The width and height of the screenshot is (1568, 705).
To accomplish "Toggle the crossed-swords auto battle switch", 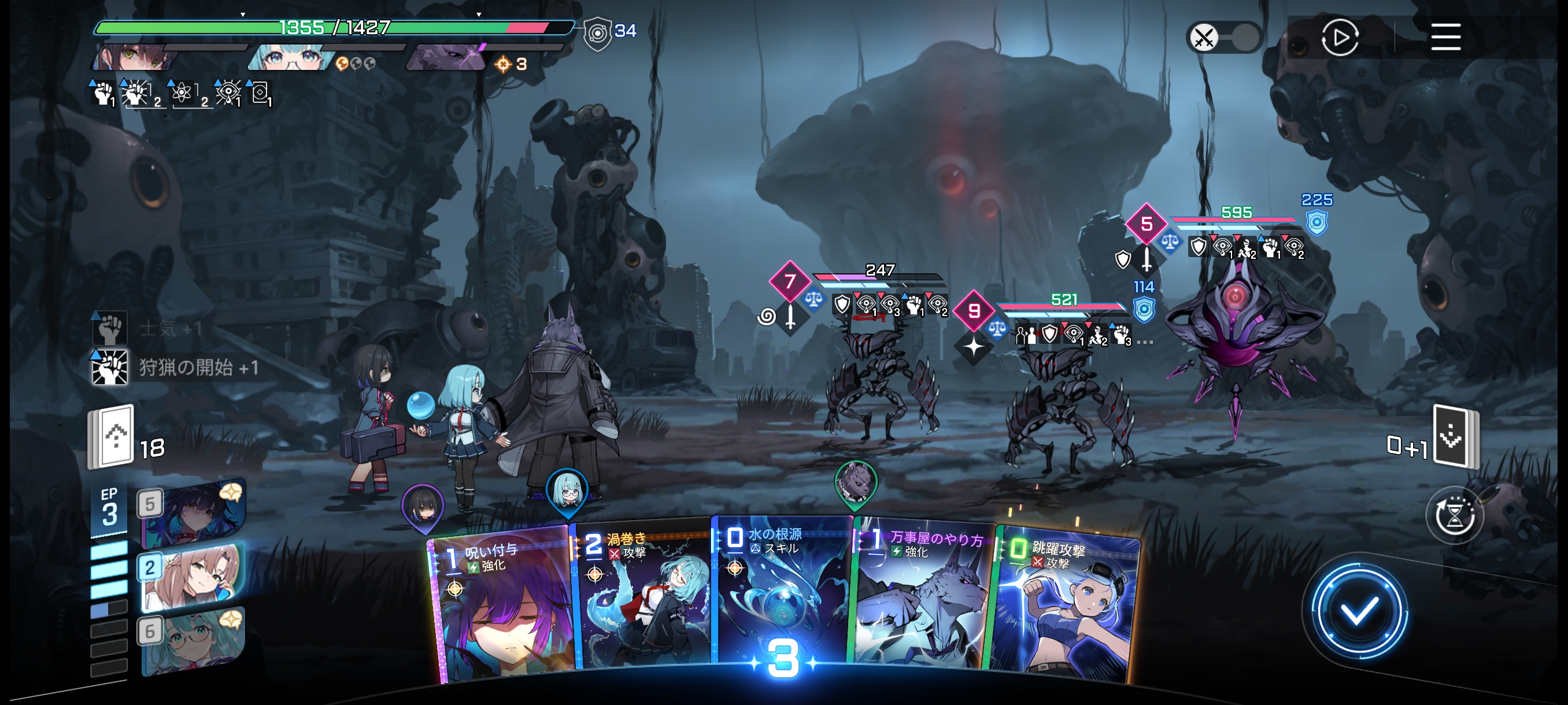I will (x=1223, y=38).
